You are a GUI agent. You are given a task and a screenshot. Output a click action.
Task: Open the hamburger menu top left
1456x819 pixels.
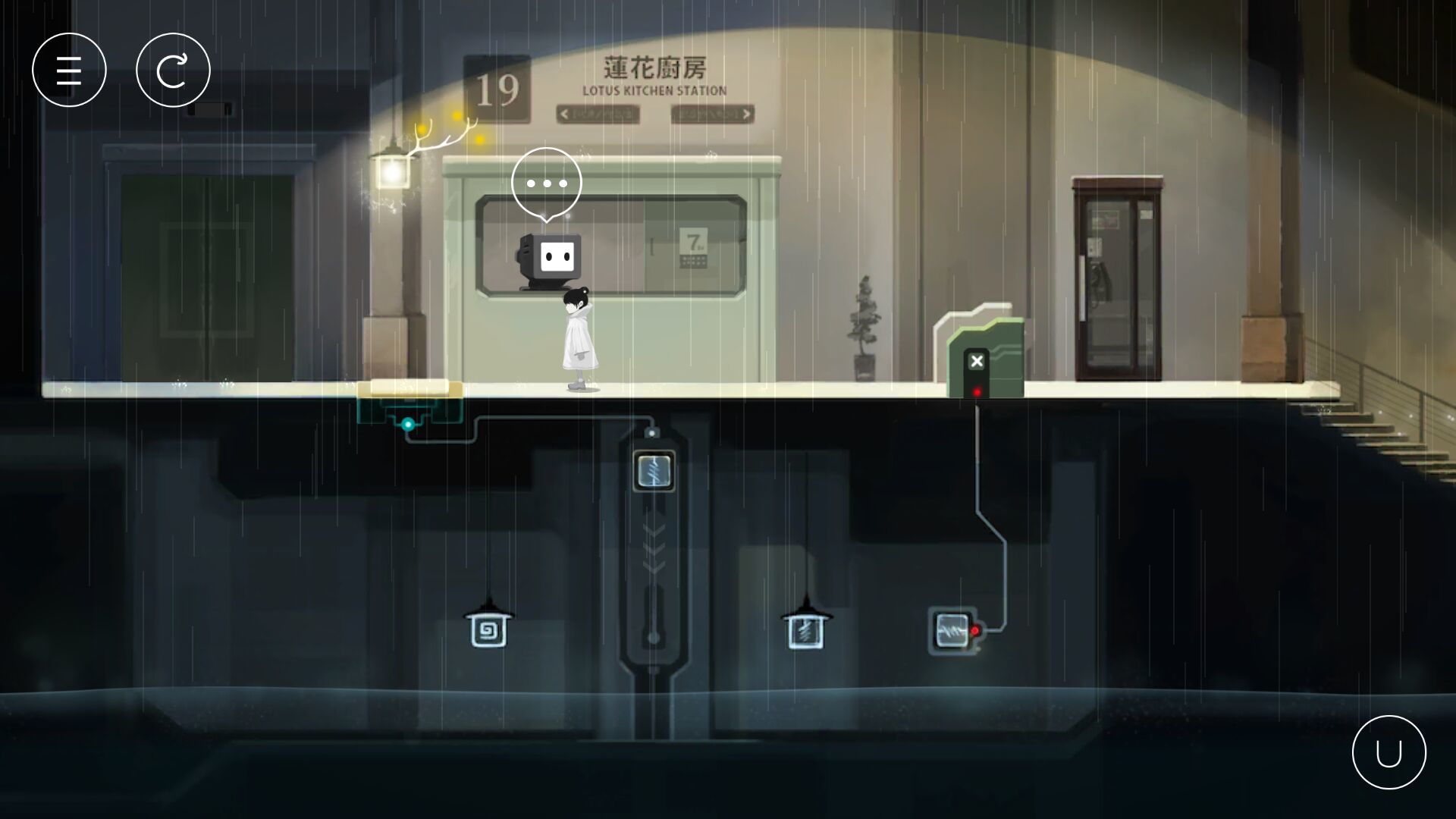[x=69, y=69]
